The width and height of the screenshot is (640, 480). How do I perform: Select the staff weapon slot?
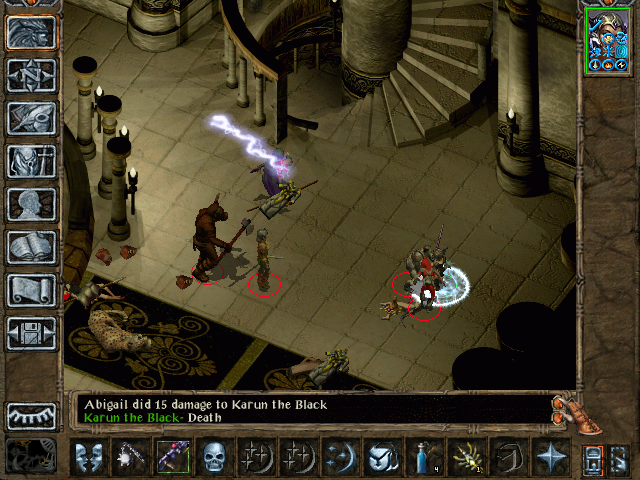(x=173, y=457)
